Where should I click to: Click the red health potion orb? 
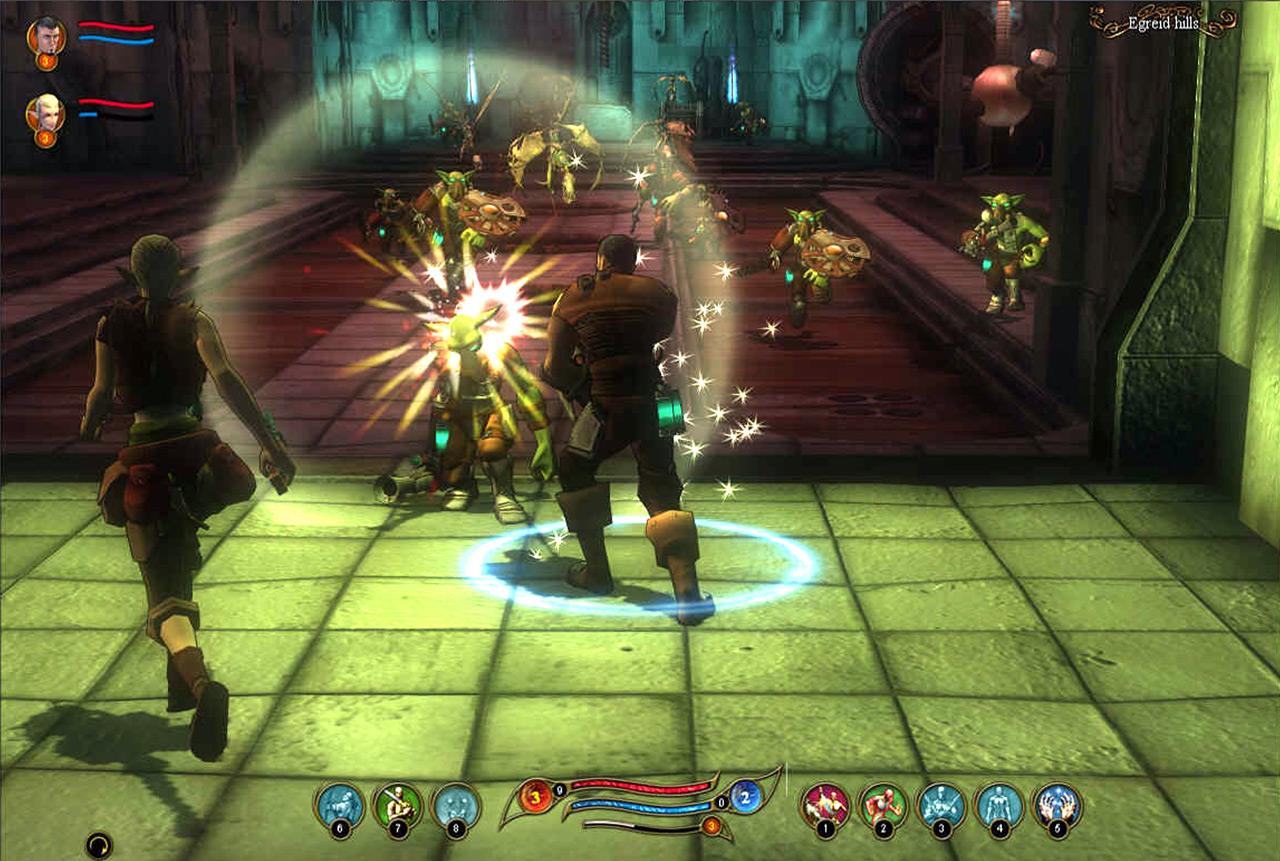[x=535, y=797]
